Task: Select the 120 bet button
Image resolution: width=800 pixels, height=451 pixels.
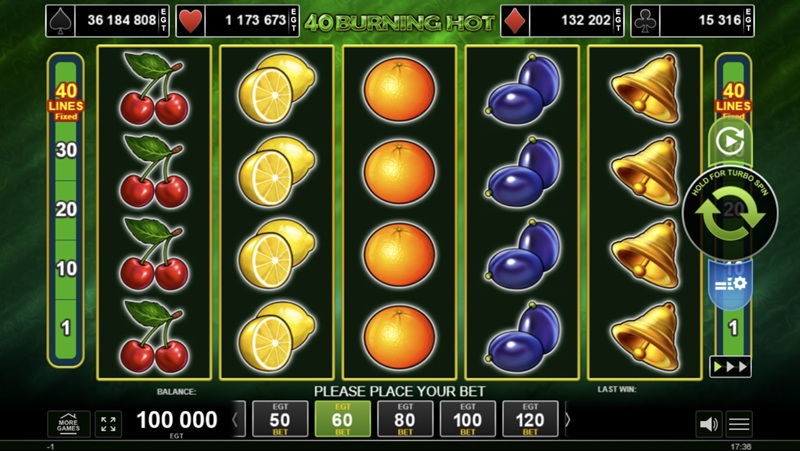Action: click(530, 421)
